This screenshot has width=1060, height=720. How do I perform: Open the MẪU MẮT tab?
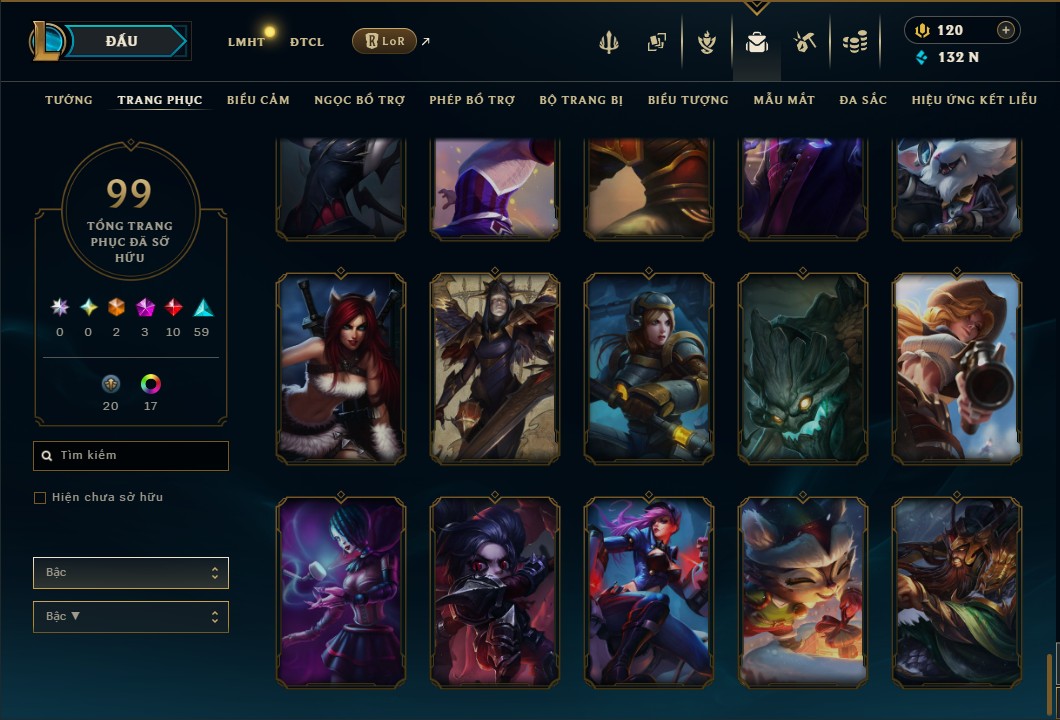point(784,100)
